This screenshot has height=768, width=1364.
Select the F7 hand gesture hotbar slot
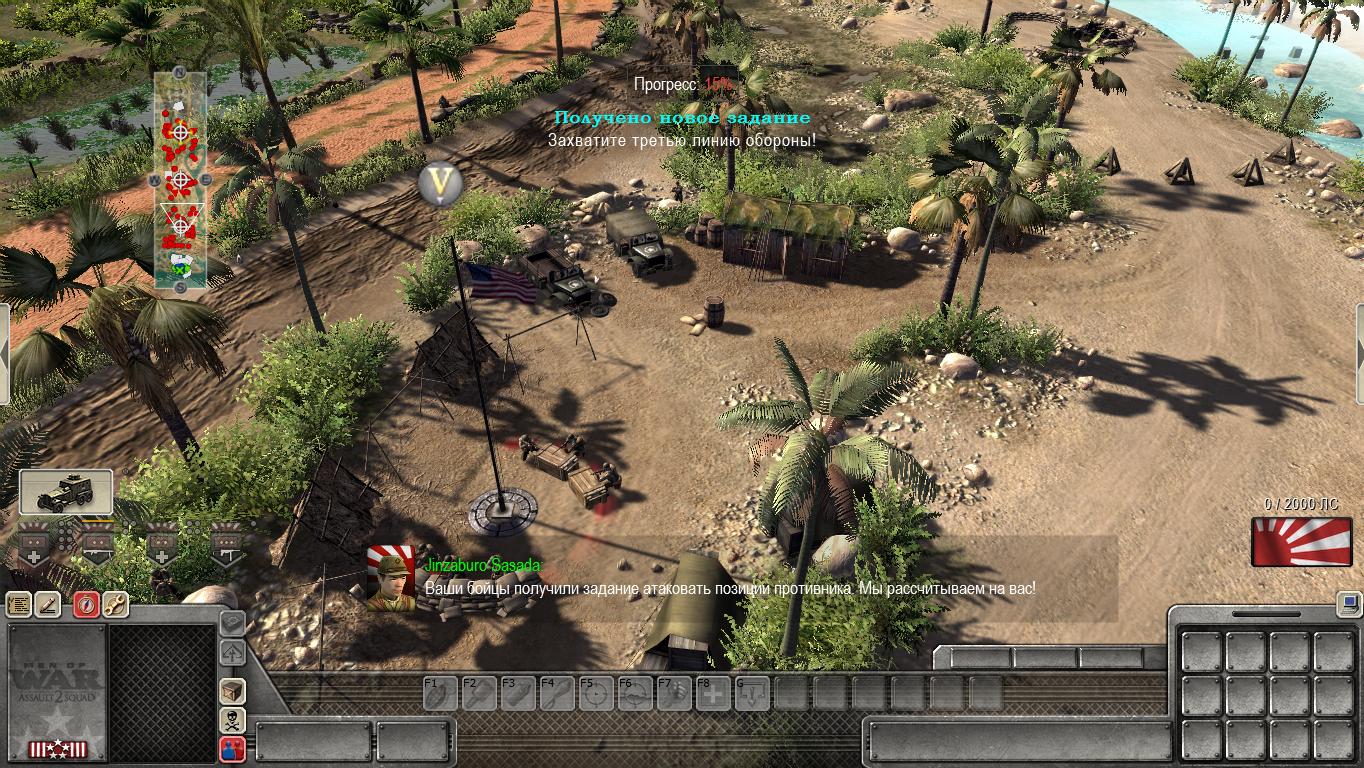tap(674, 693)
